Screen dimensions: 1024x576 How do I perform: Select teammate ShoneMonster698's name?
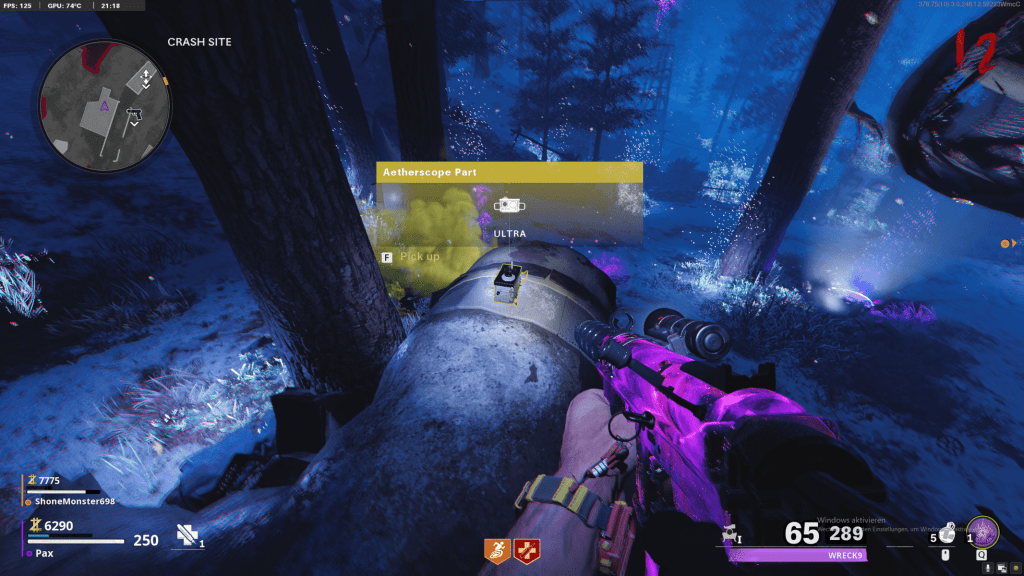(x=69, y=501)
